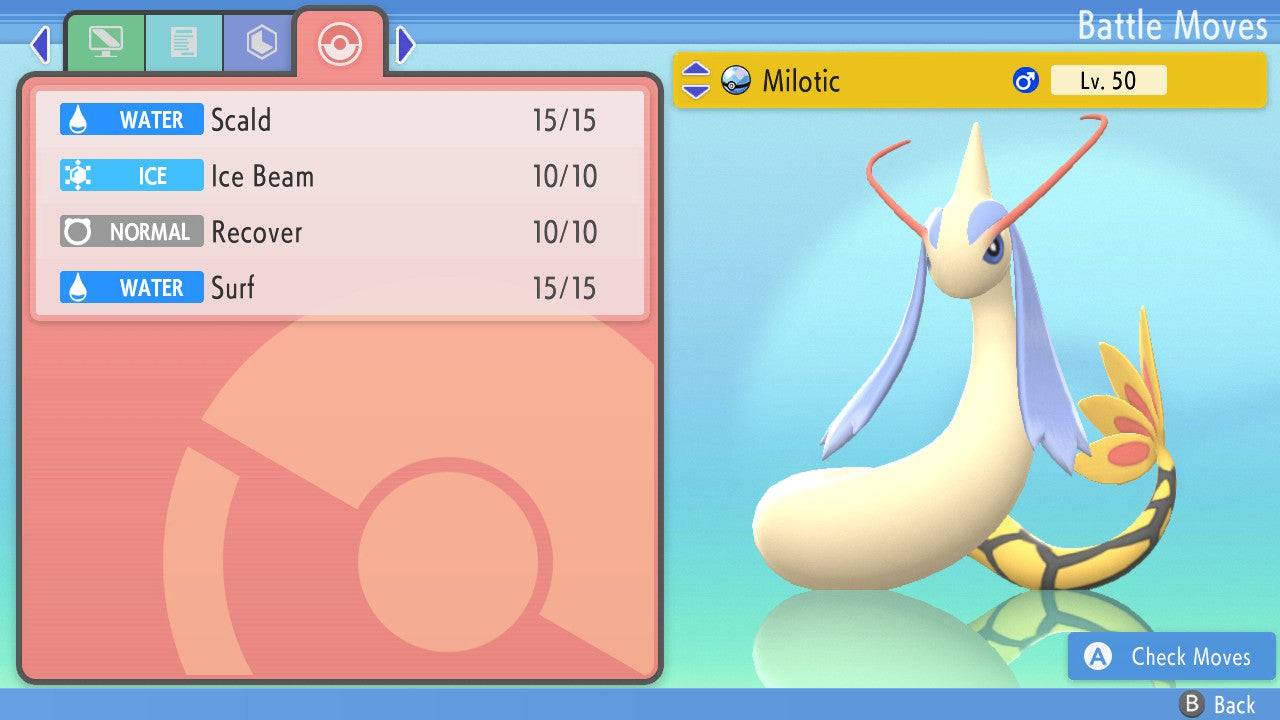The image size is (1280, 720).
Task: Click the right arrow to view next page
Action: (x=404, y=43)
